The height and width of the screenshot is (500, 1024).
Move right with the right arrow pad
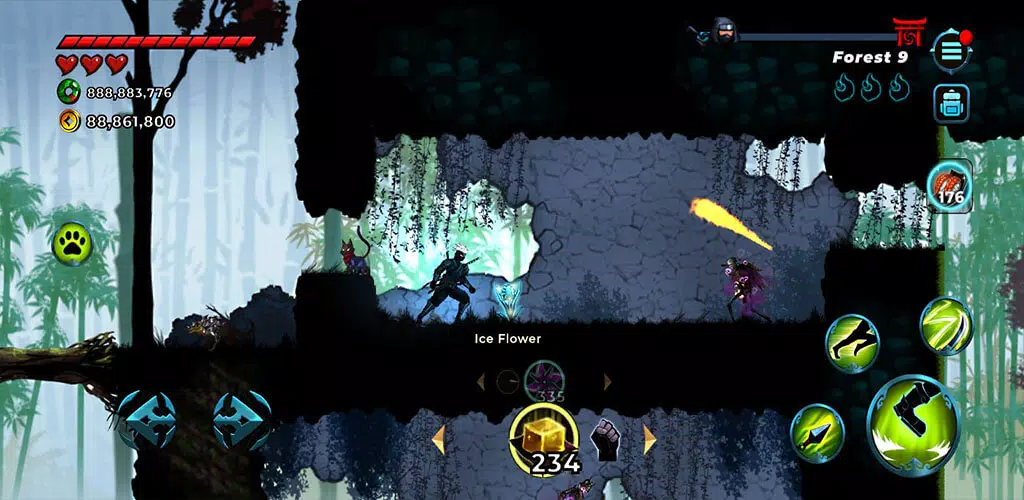pyautogui.click(x=242, y=419)
